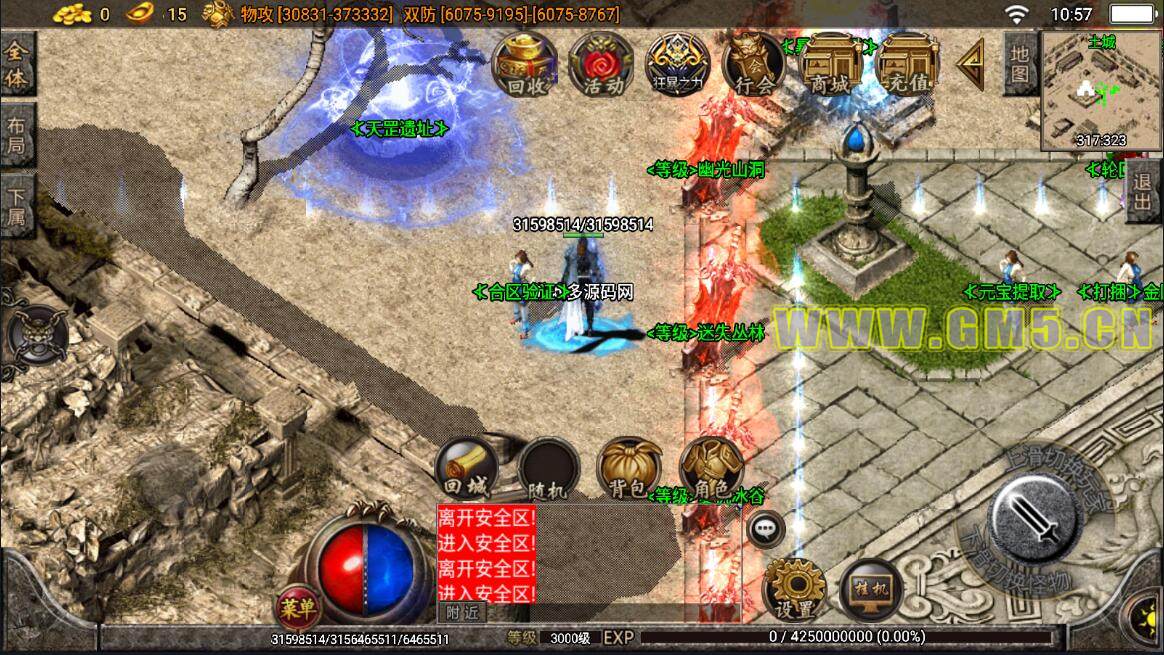Open the 活动 events icon
The width and height of the screenshot is (1164, 655).
click(x=602, y=64)
